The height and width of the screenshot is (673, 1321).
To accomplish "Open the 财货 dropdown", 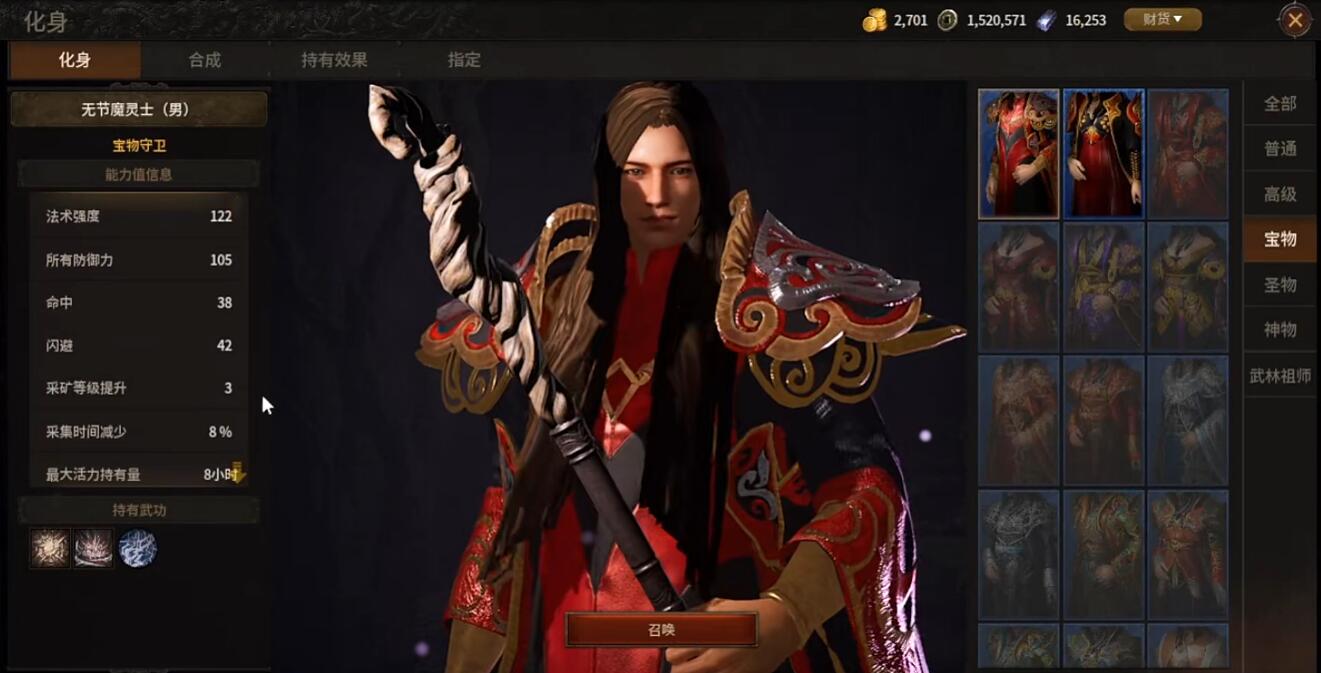I will click(x=1162, y=19).
